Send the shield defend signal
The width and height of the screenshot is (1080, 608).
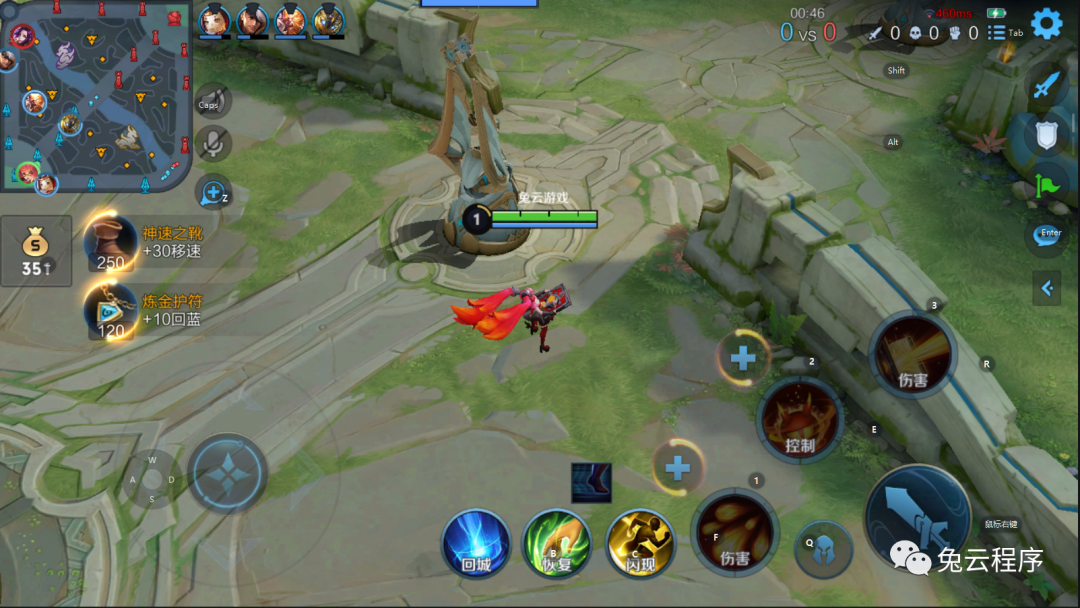point(1046,135)
